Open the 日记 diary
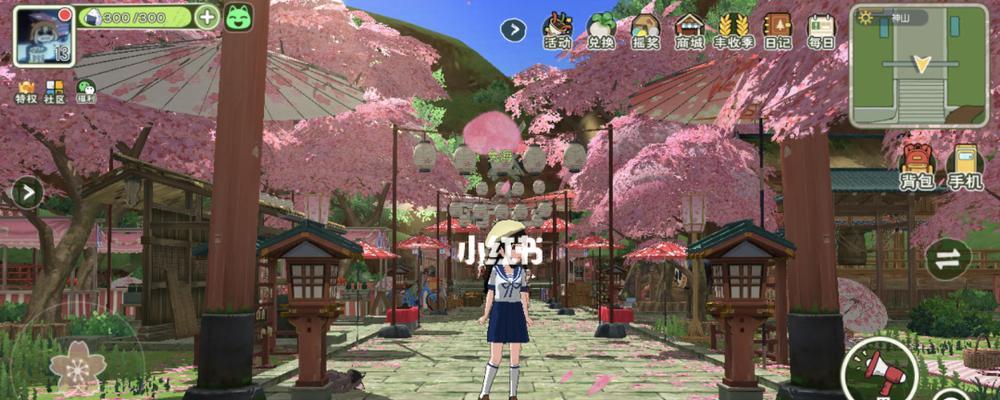1000x400 pixels. 777,31
